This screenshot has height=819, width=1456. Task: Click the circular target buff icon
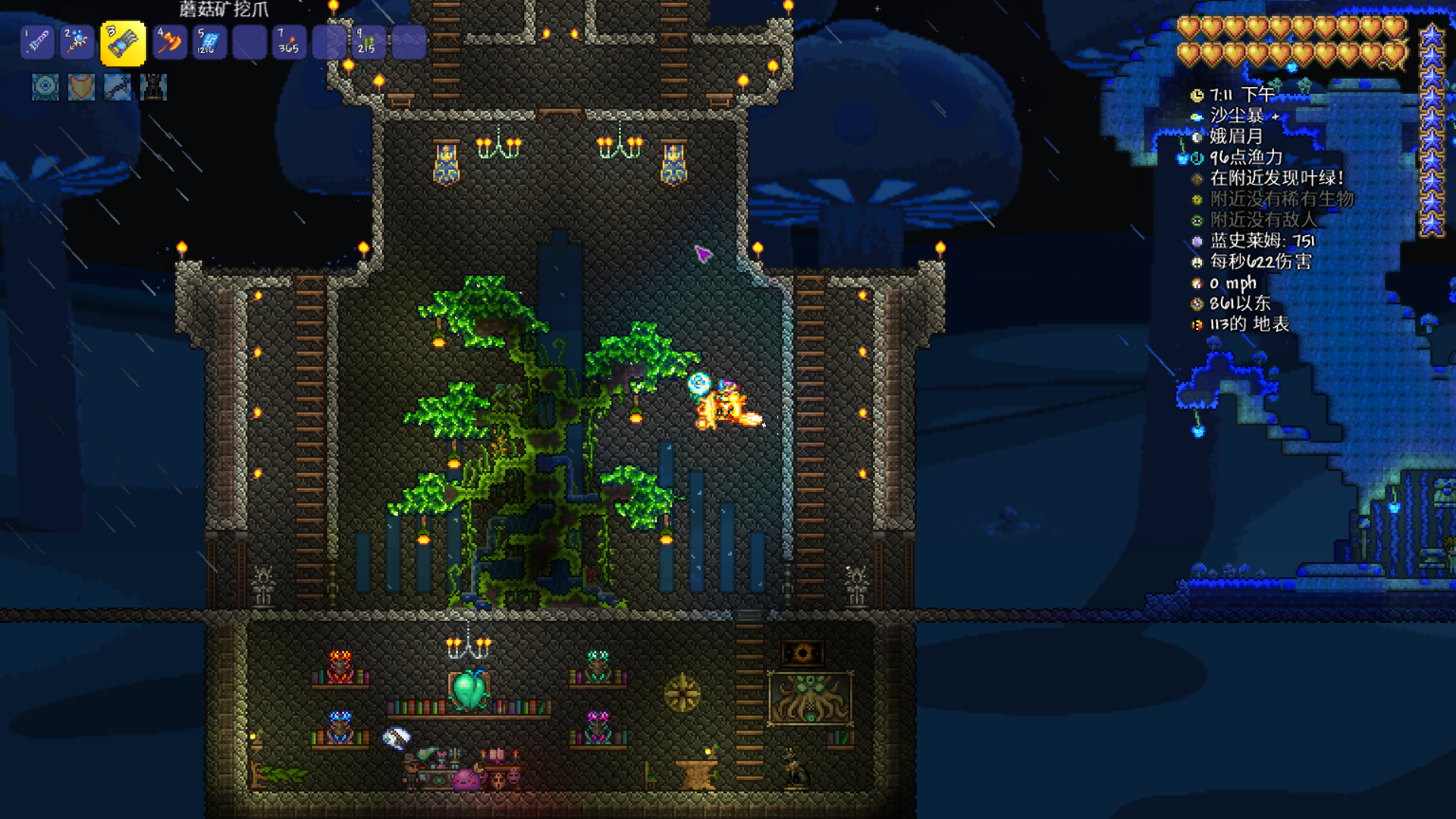(x=45, y=87)
